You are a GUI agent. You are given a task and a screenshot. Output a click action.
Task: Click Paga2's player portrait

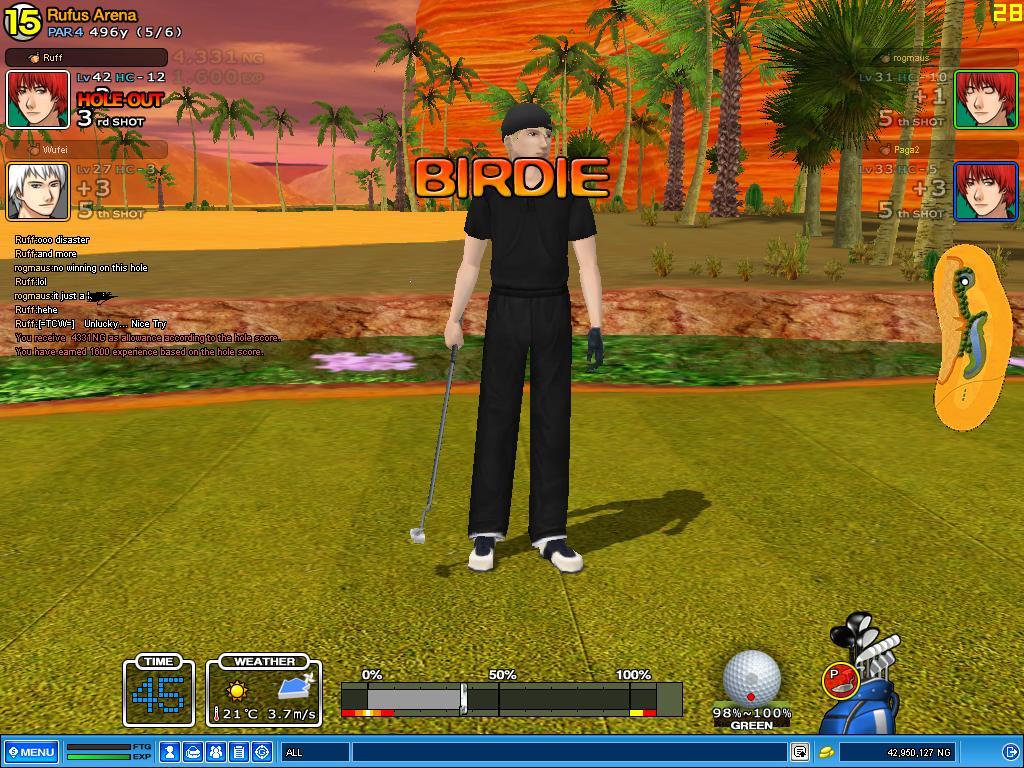(985, 191)
